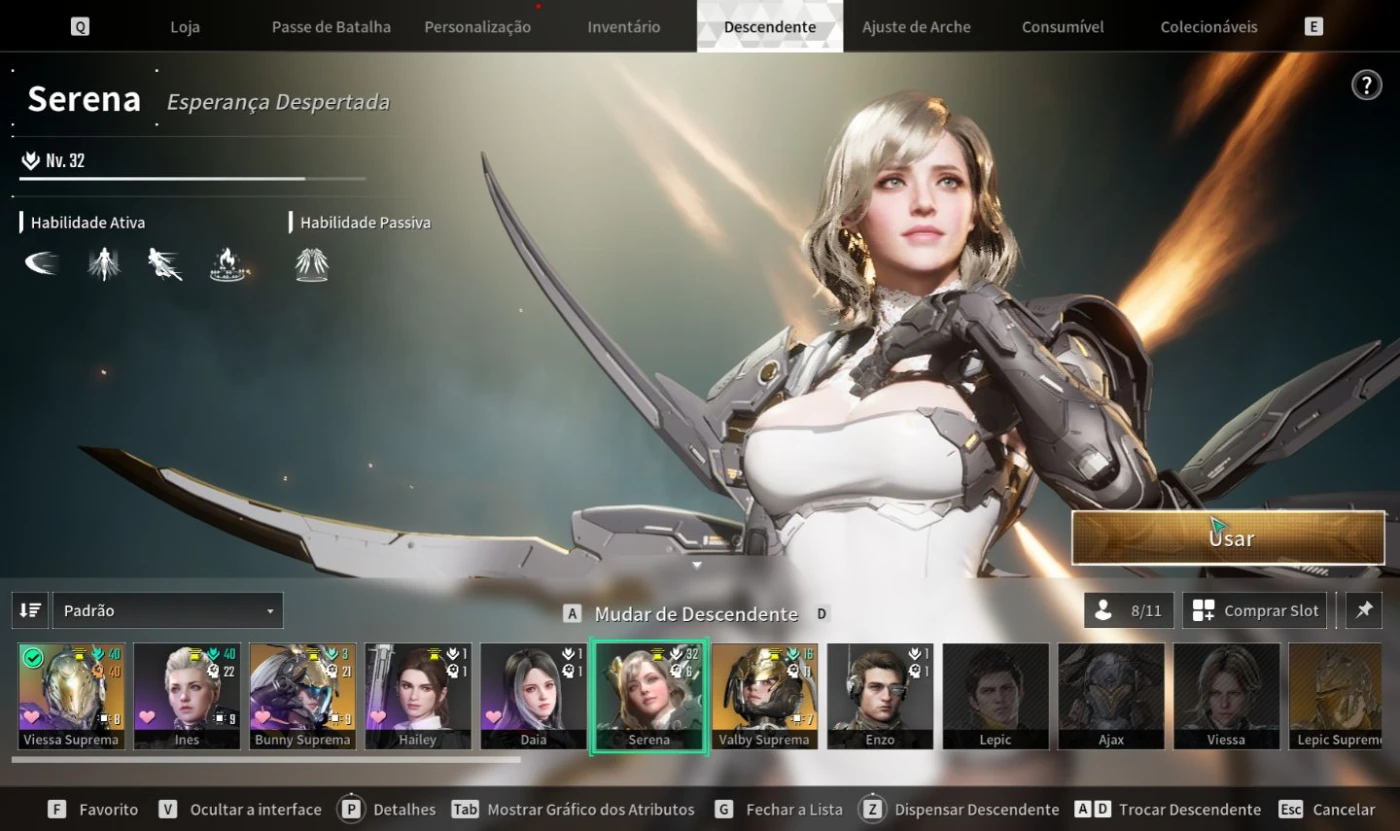
Task: View Serena's passive ability wings icon
Action: (x=312, y=265)
